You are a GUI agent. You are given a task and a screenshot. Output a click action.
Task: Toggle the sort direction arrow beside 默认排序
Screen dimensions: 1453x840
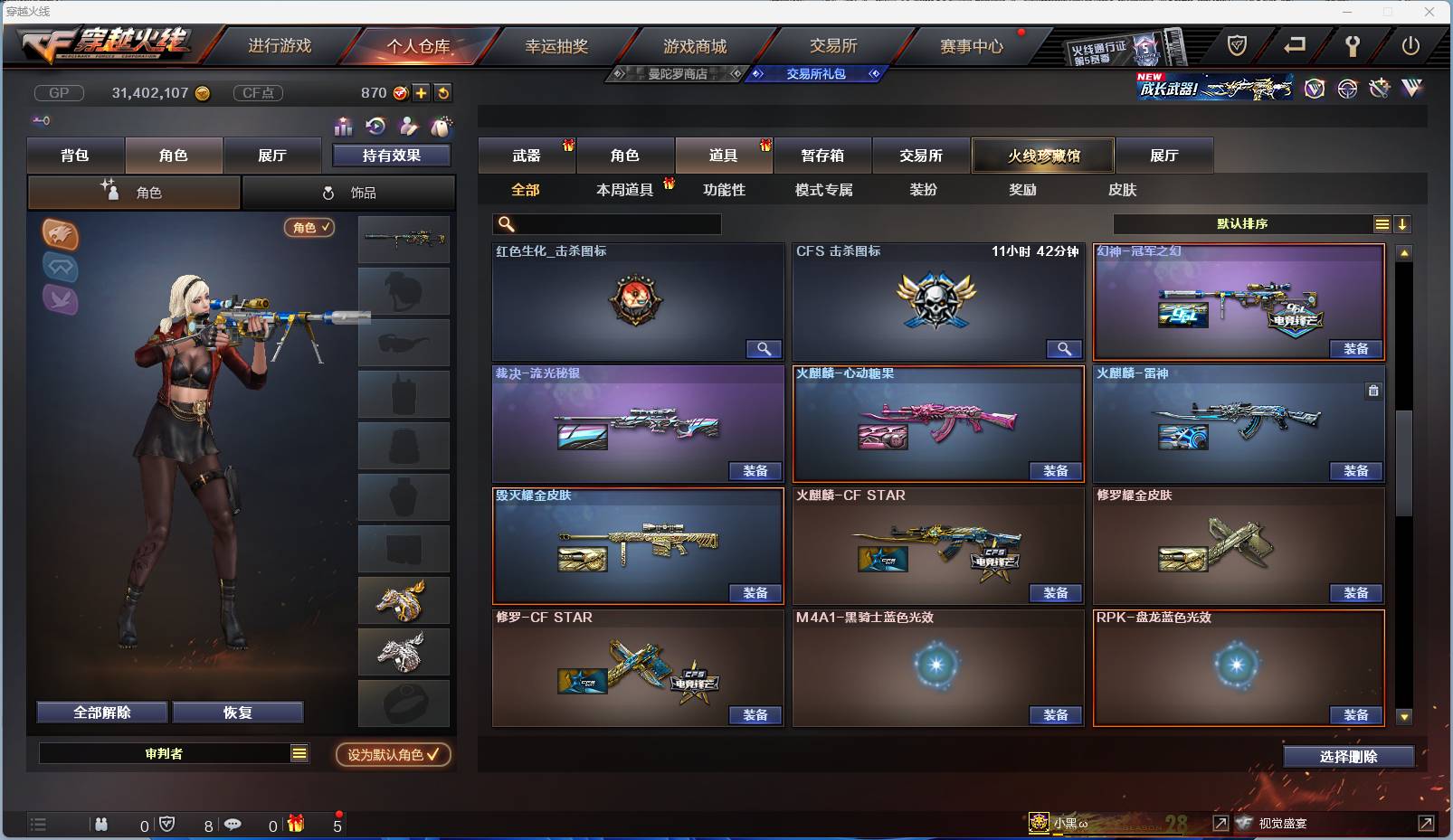click(1403, 223)
